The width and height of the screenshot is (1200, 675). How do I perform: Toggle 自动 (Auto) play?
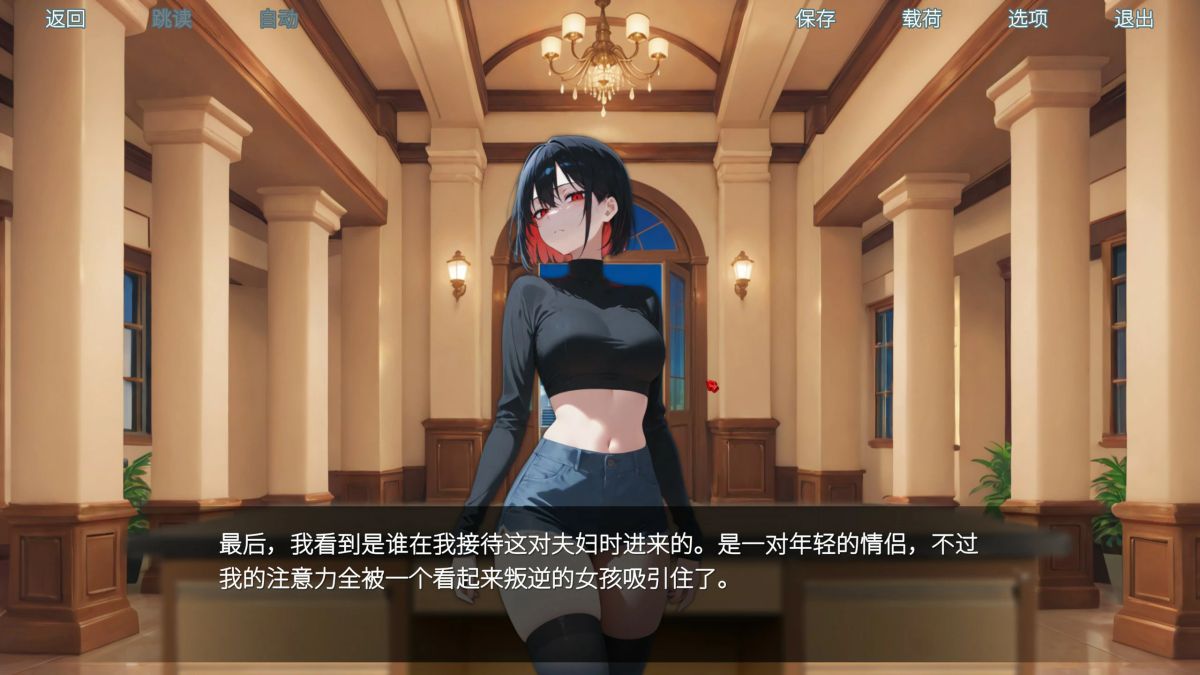coord(278,19)
